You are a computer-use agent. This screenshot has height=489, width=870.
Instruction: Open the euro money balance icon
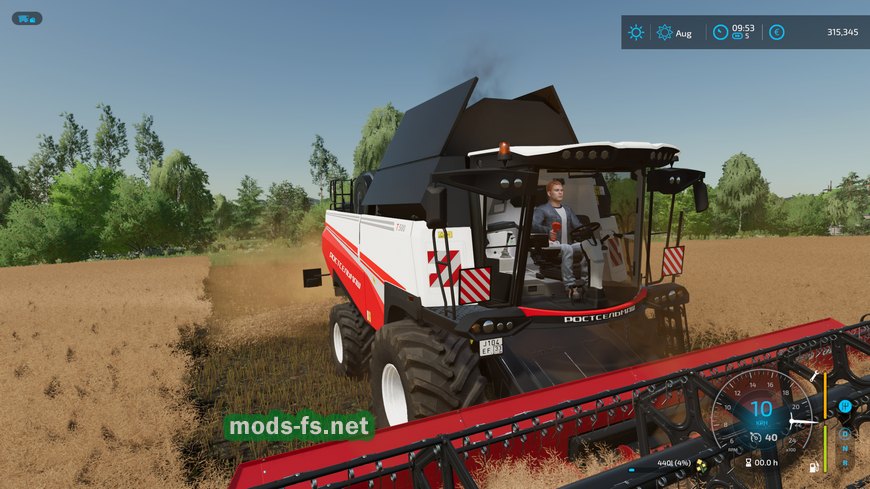(776, 32)
